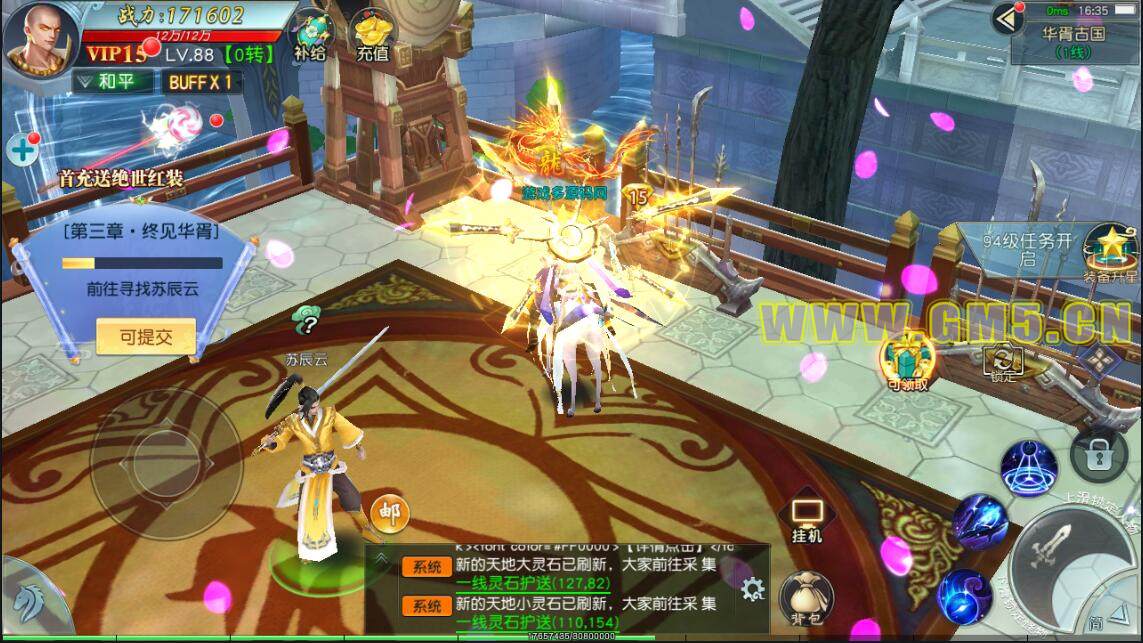Show the BUFF X 1 details
Viewport: 1143px width, 643px height.
pyautogui.click(x=200, y=82)
